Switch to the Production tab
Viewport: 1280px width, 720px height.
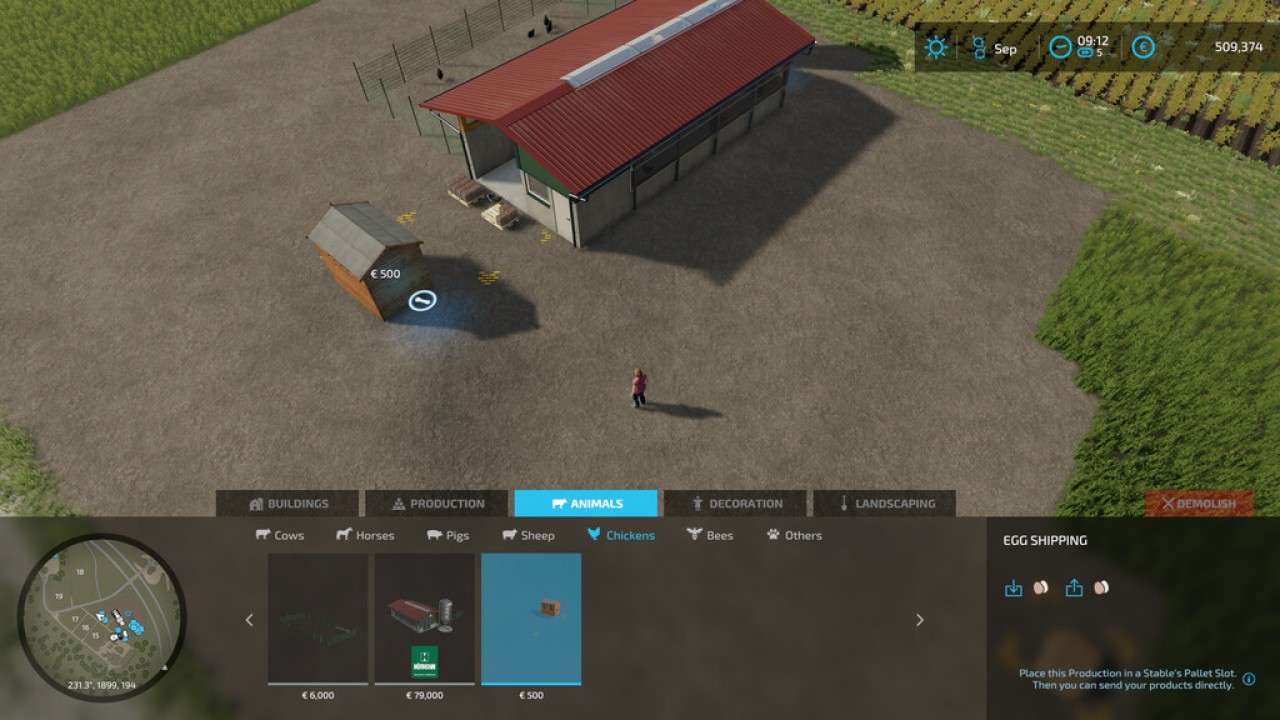tap(435, 503)
